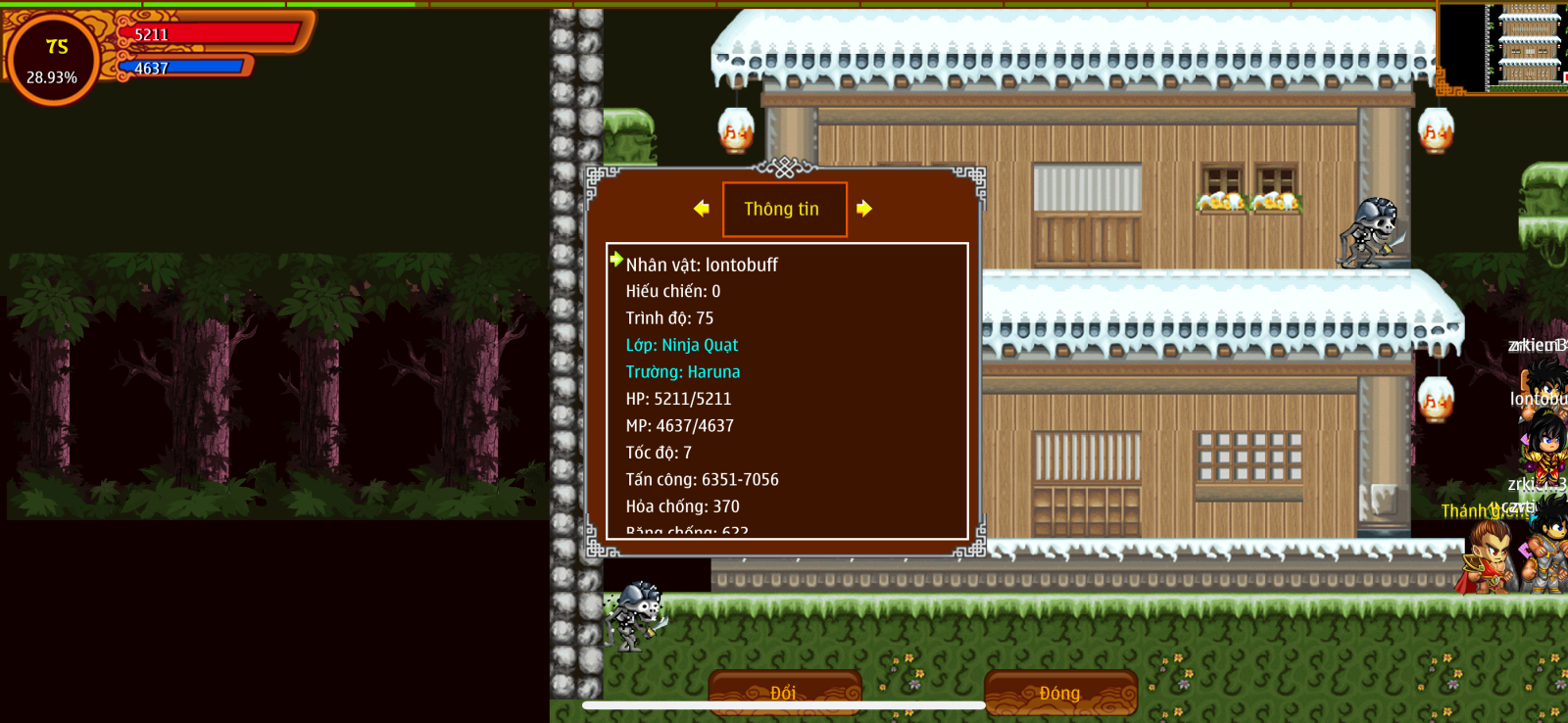Choose the Trường: Haruna row

683,372
